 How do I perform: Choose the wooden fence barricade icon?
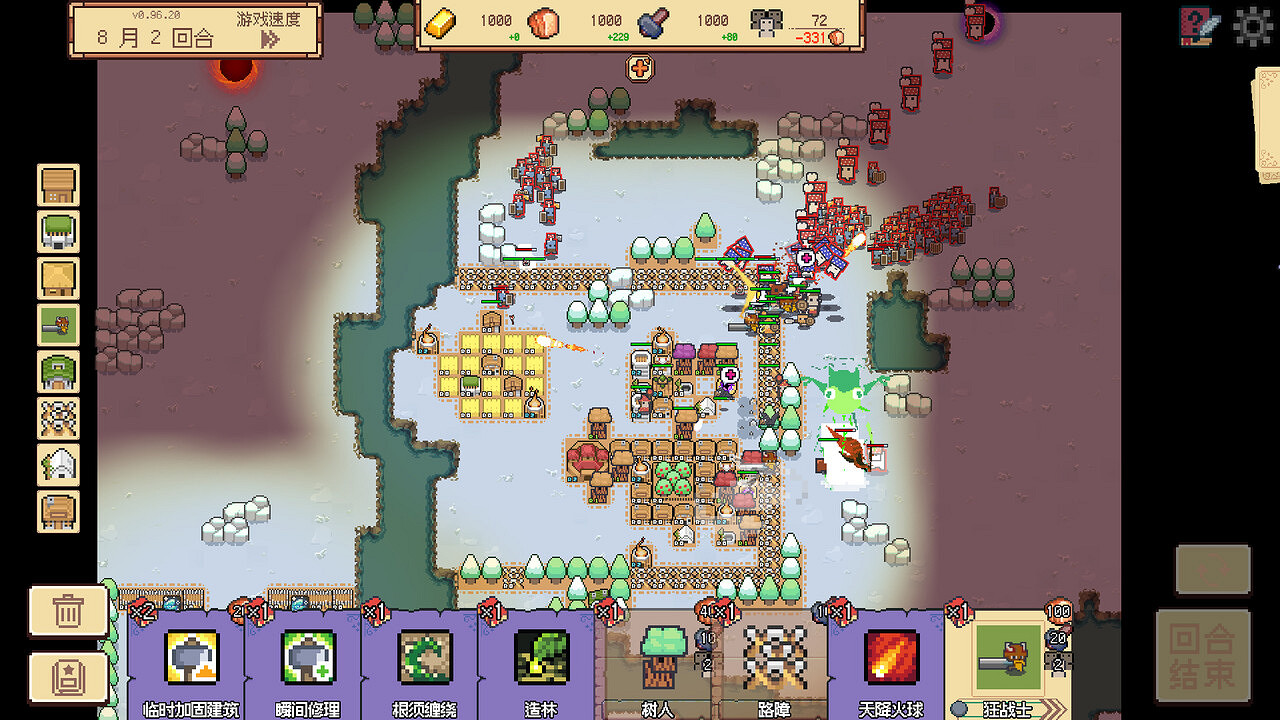point(57,420)
